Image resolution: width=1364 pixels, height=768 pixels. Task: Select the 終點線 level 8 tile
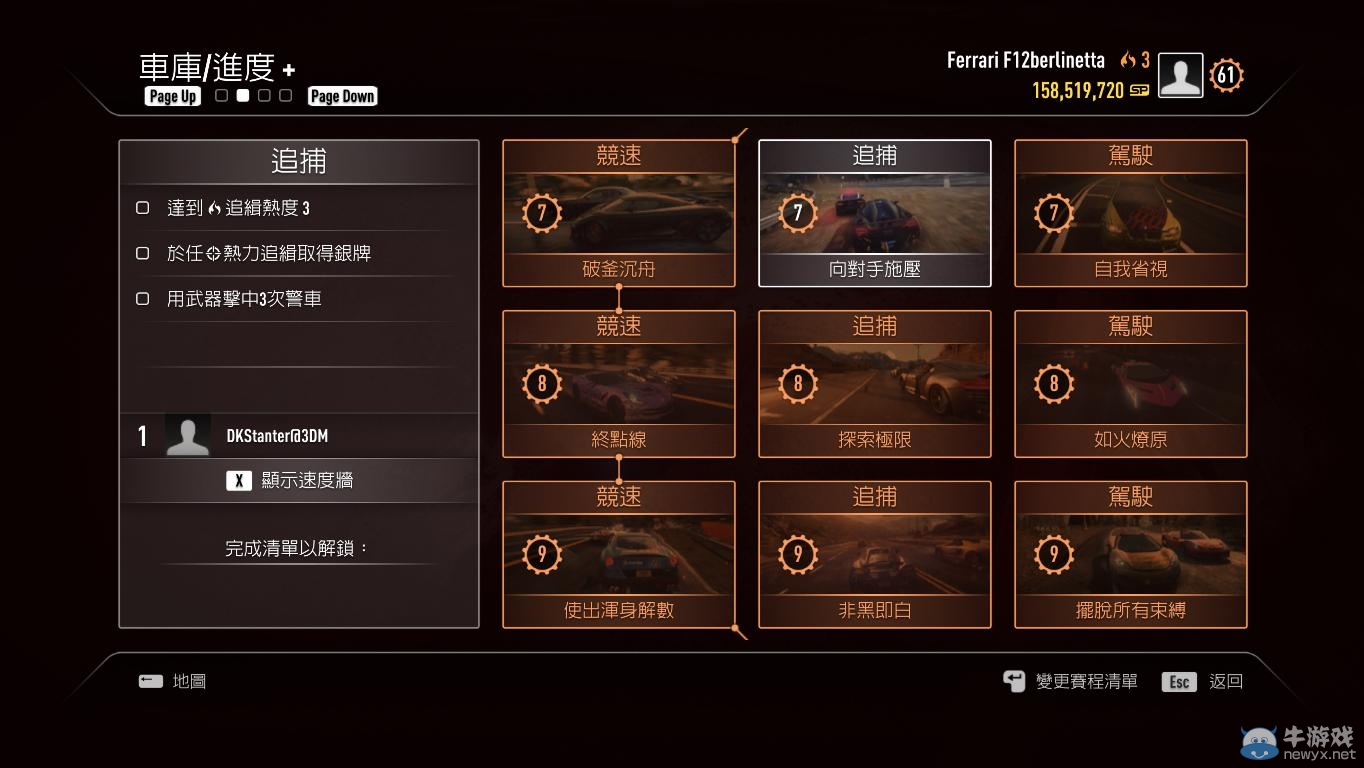pyautogui.click(x=618, y=384)
